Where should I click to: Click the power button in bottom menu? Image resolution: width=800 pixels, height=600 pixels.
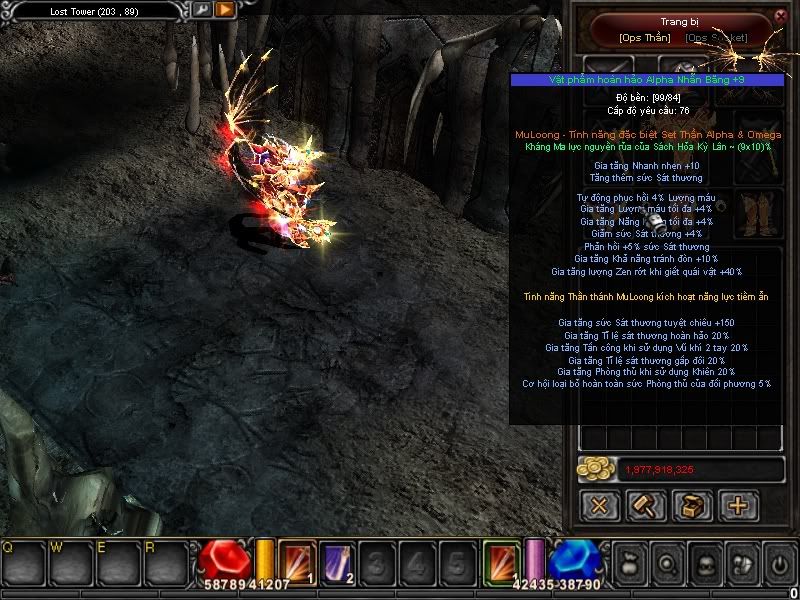pyautogui.click(x=779, y=564)
